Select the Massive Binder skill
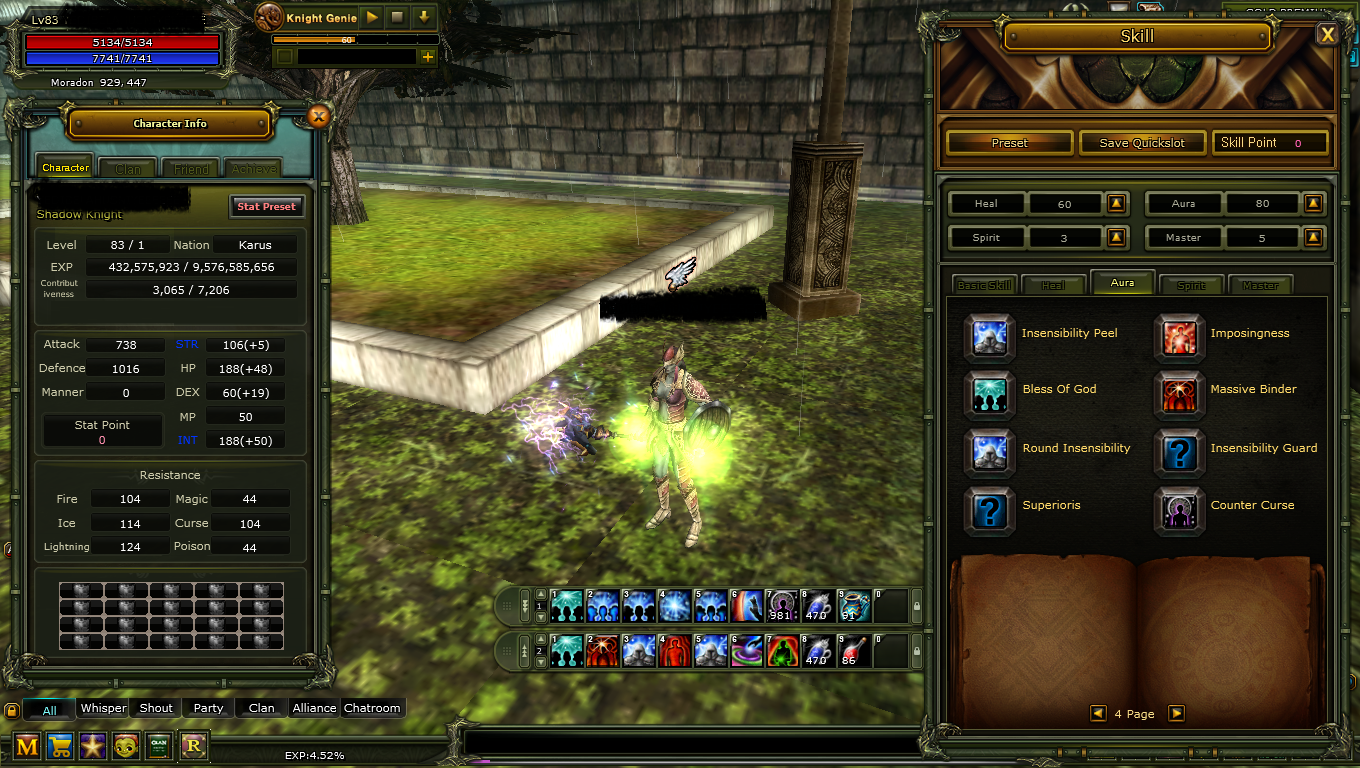Image resolution: width=1360 pixels, height=768 pixels. (1180, 394)
